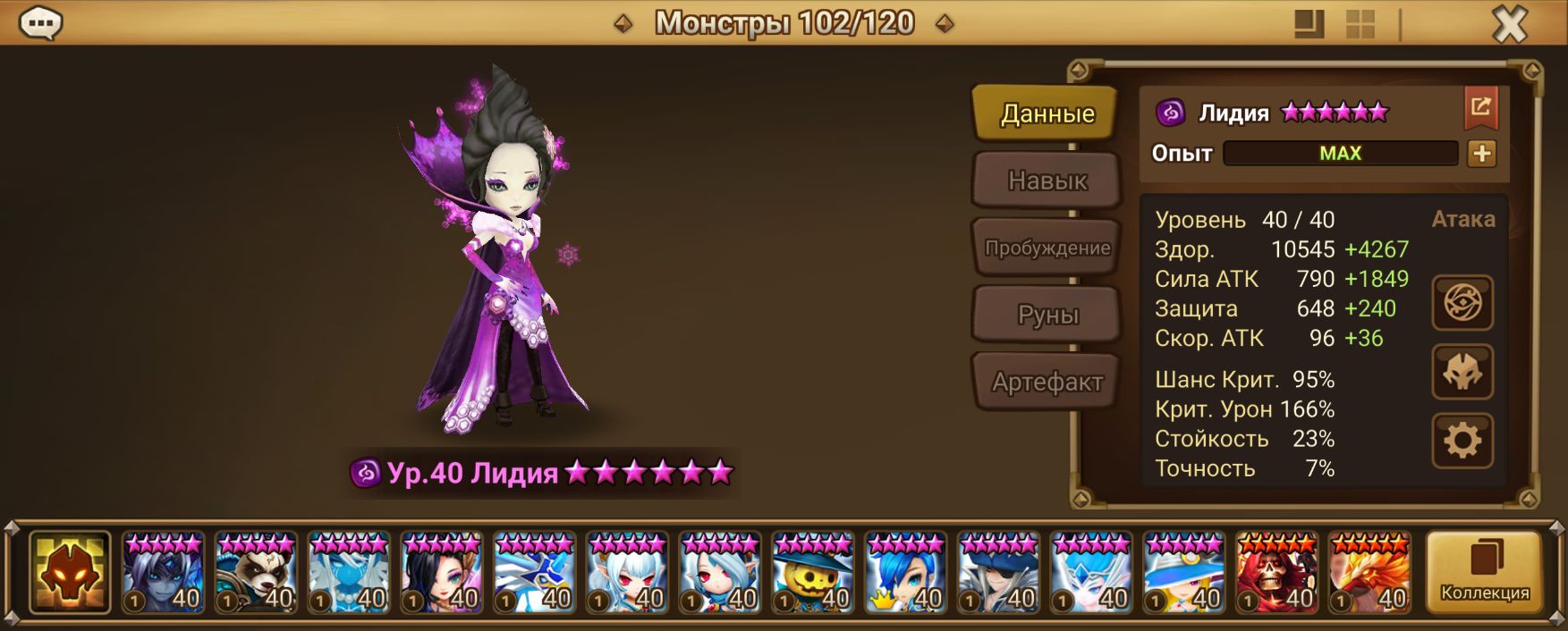
Task: Open the Коллекция button
Action: (1484, 572)
